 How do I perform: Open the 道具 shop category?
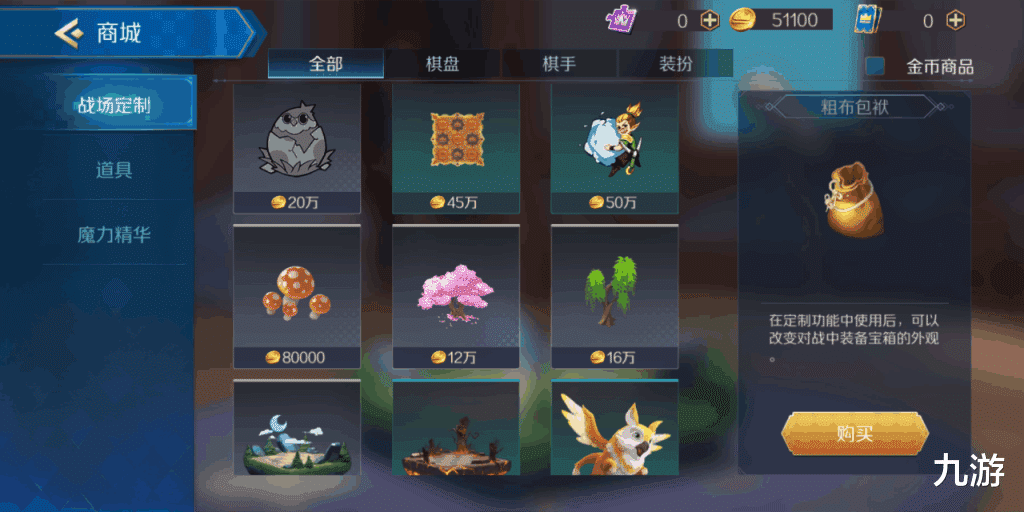114,170
